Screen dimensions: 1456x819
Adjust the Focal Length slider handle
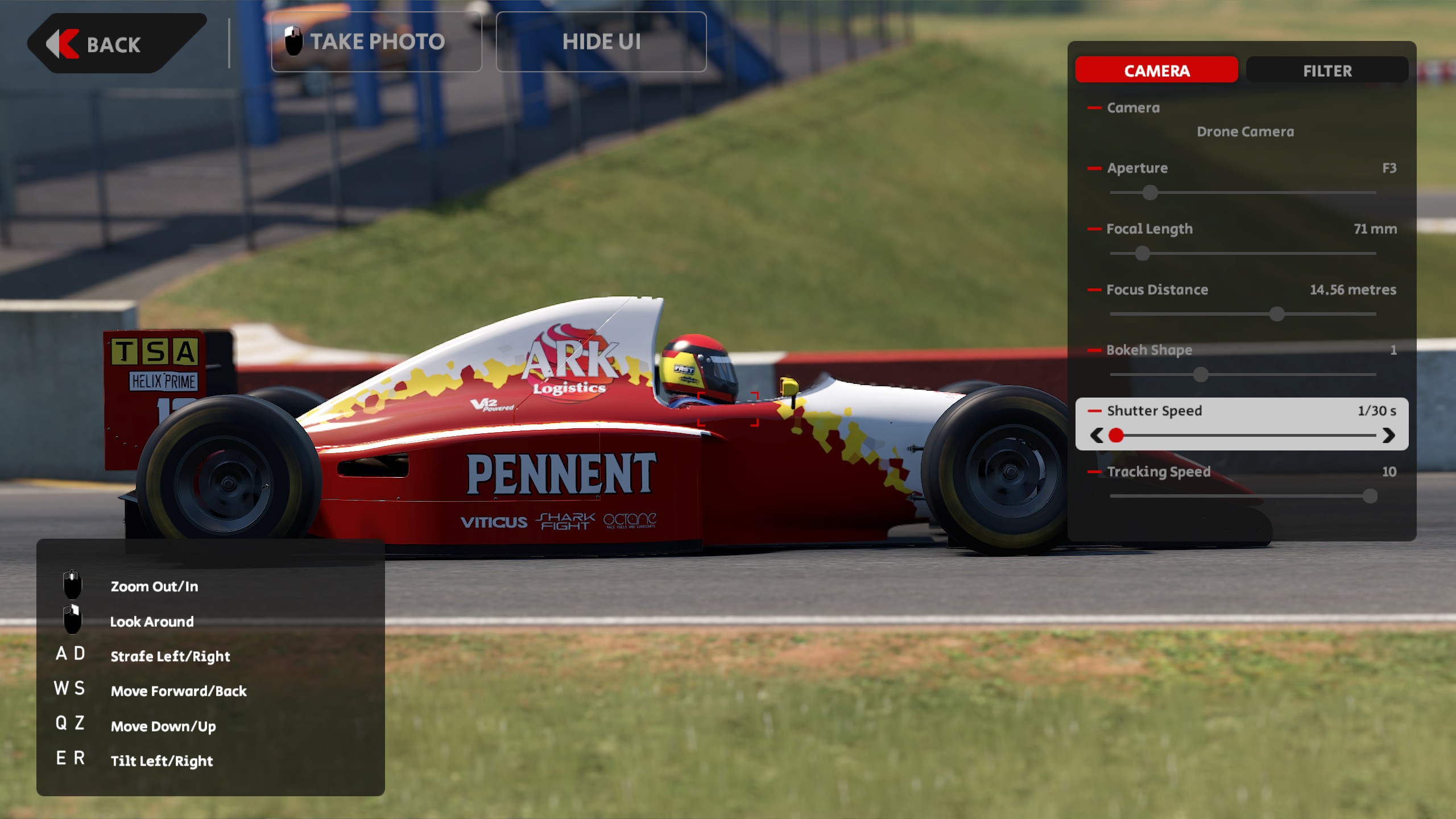pos(1142,254)
